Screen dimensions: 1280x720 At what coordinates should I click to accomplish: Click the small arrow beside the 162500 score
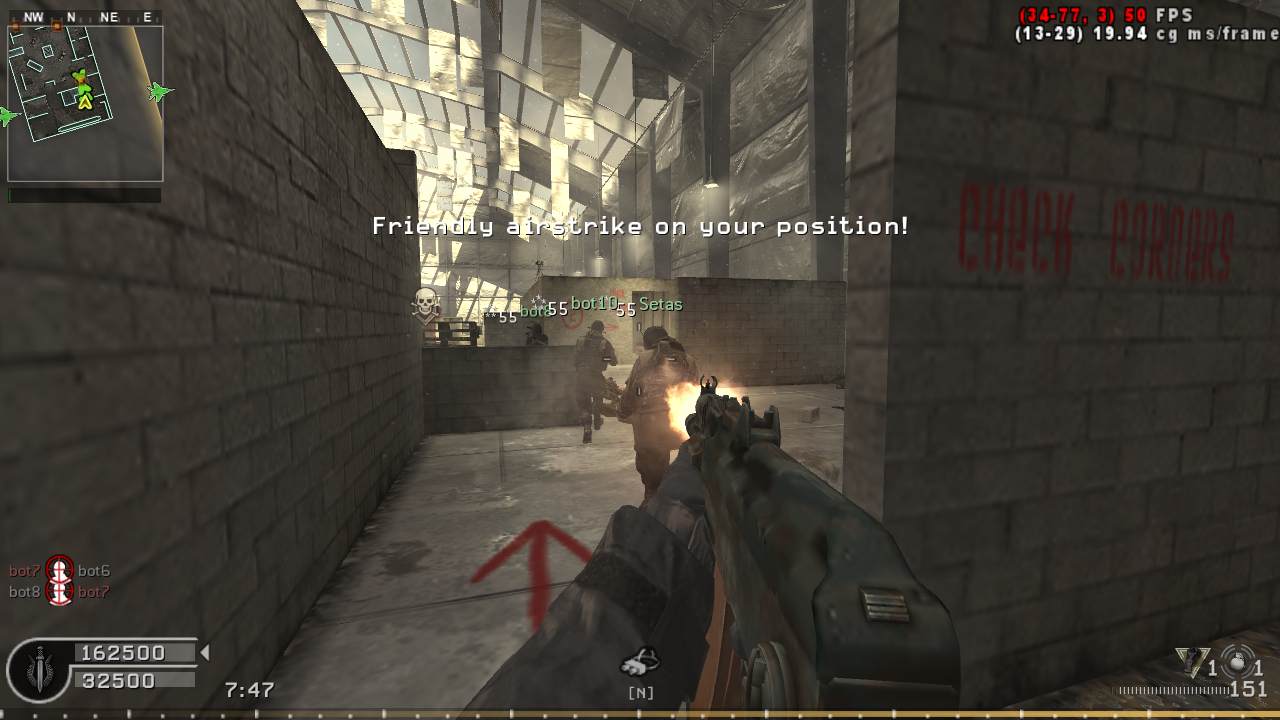click(x=205, y=653)
